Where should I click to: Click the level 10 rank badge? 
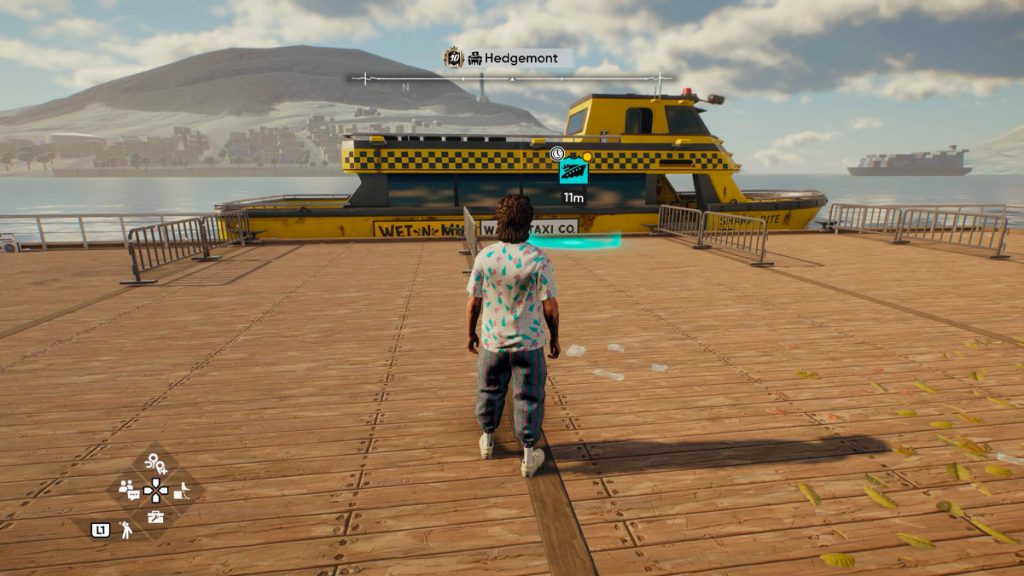453,58
